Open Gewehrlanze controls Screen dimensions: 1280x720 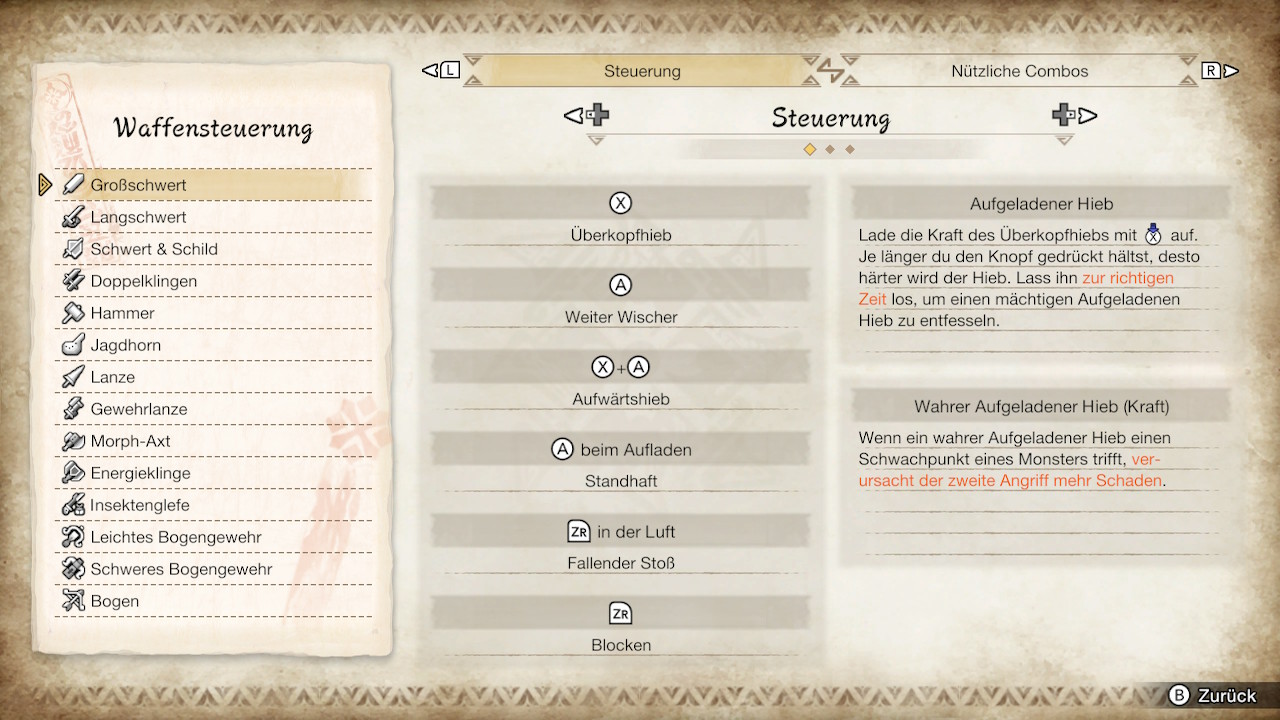(138, 409)
